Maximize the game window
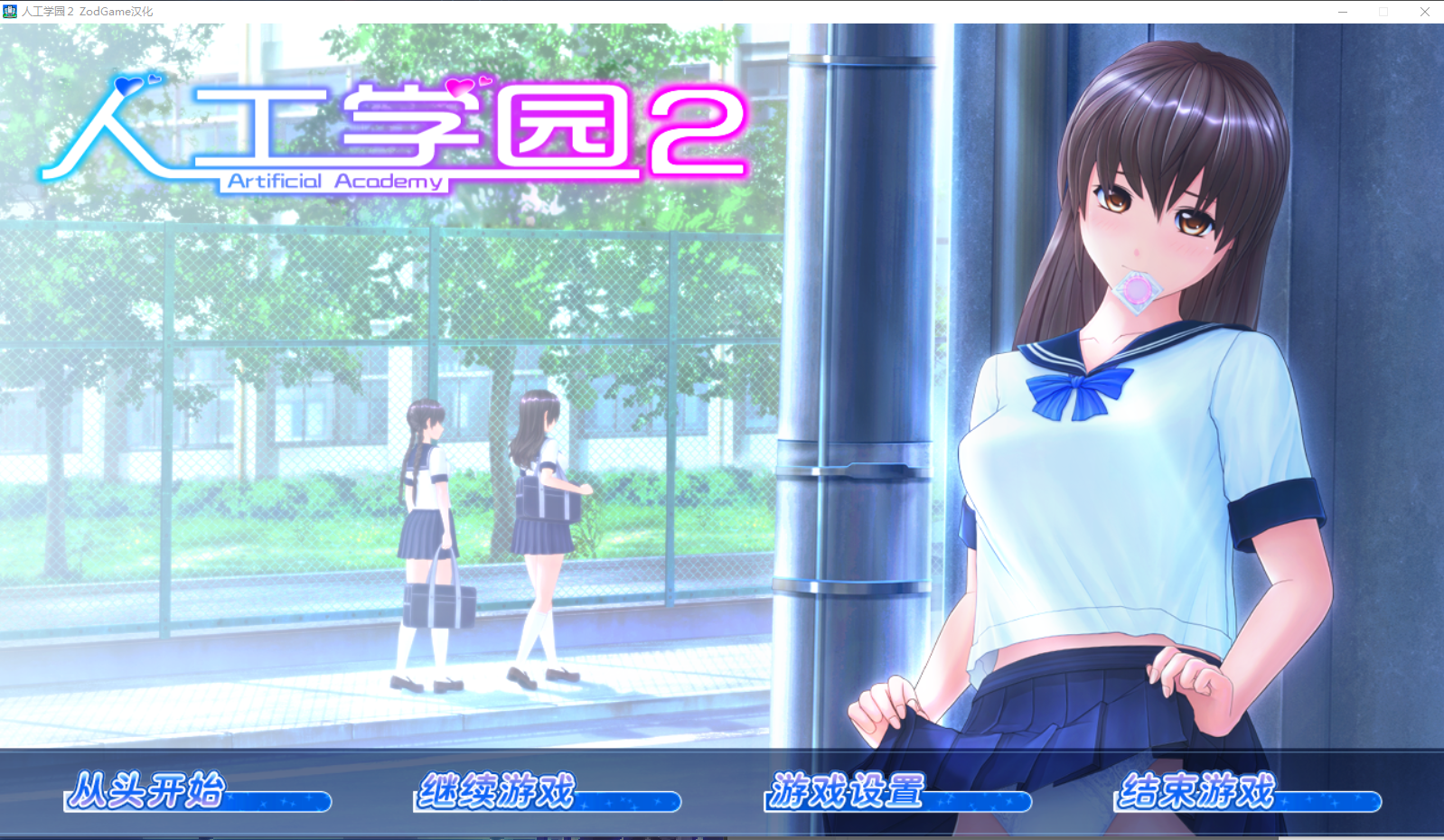 1383,11
